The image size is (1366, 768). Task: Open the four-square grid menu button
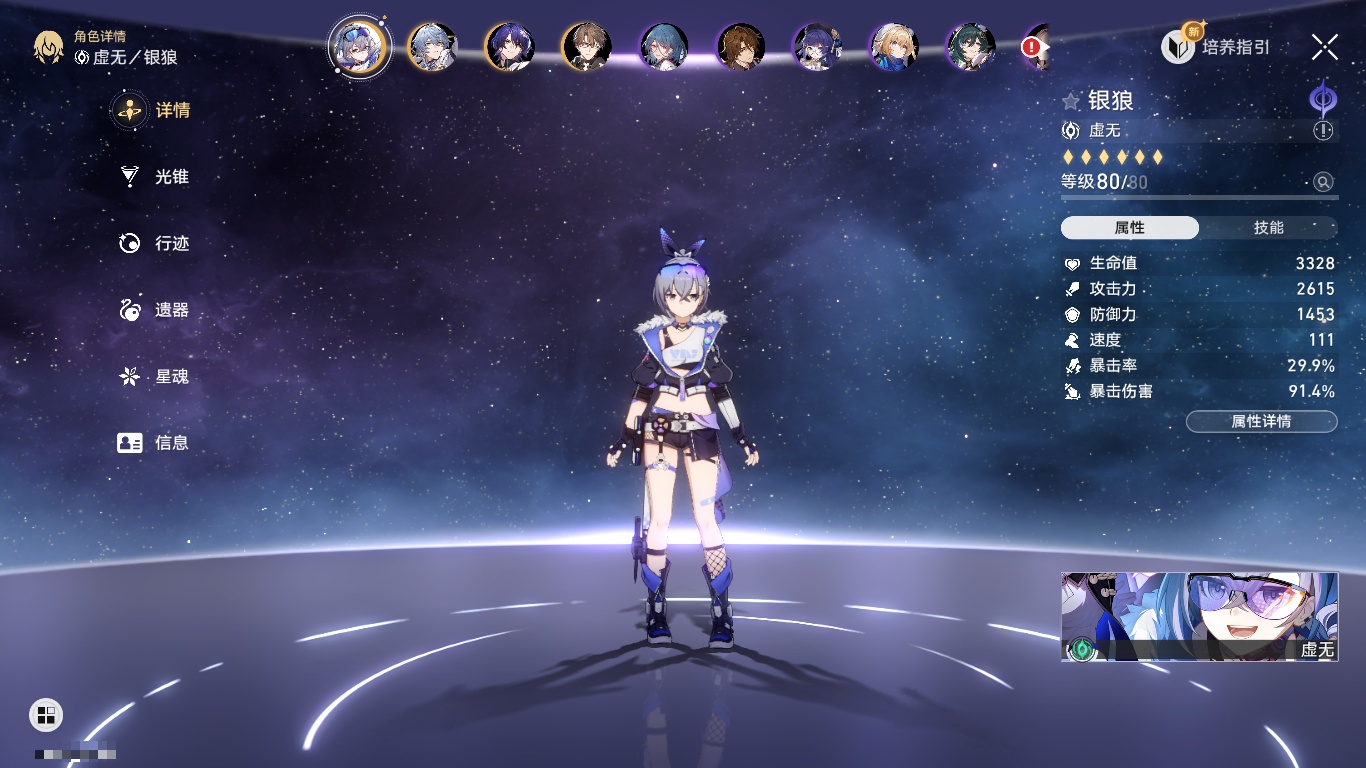point(46,714)
